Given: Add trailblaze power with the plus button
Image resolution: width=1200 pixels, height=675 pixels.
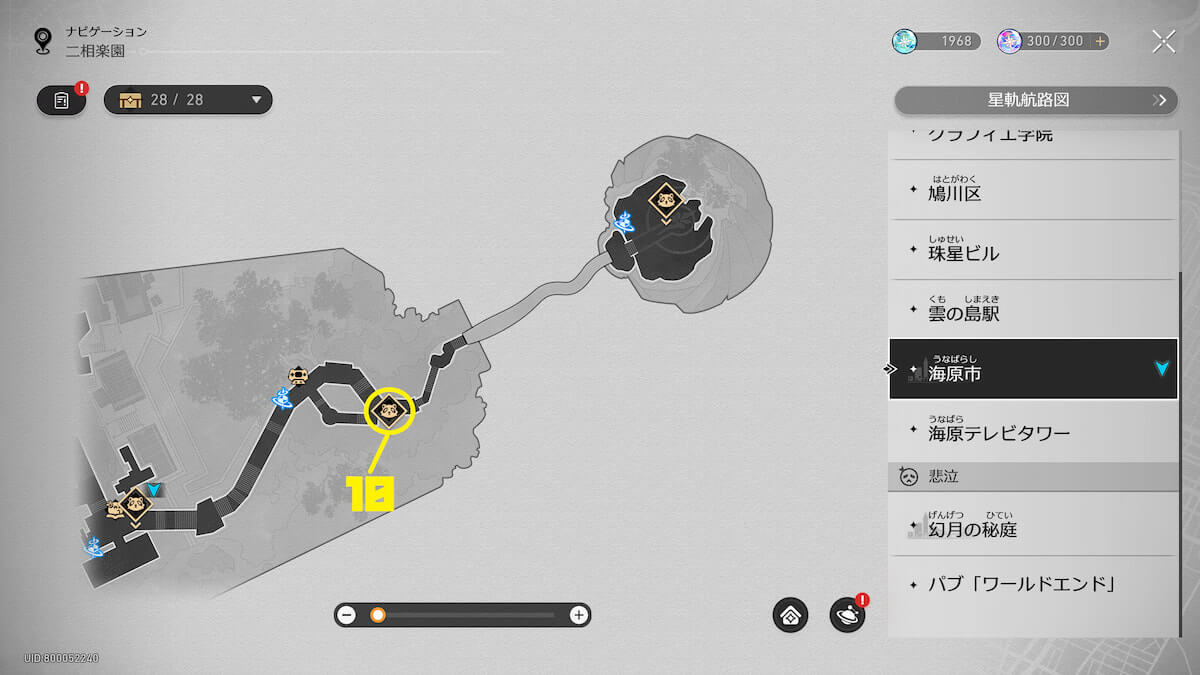Looking at the screenshot, I should (1101, 42).
